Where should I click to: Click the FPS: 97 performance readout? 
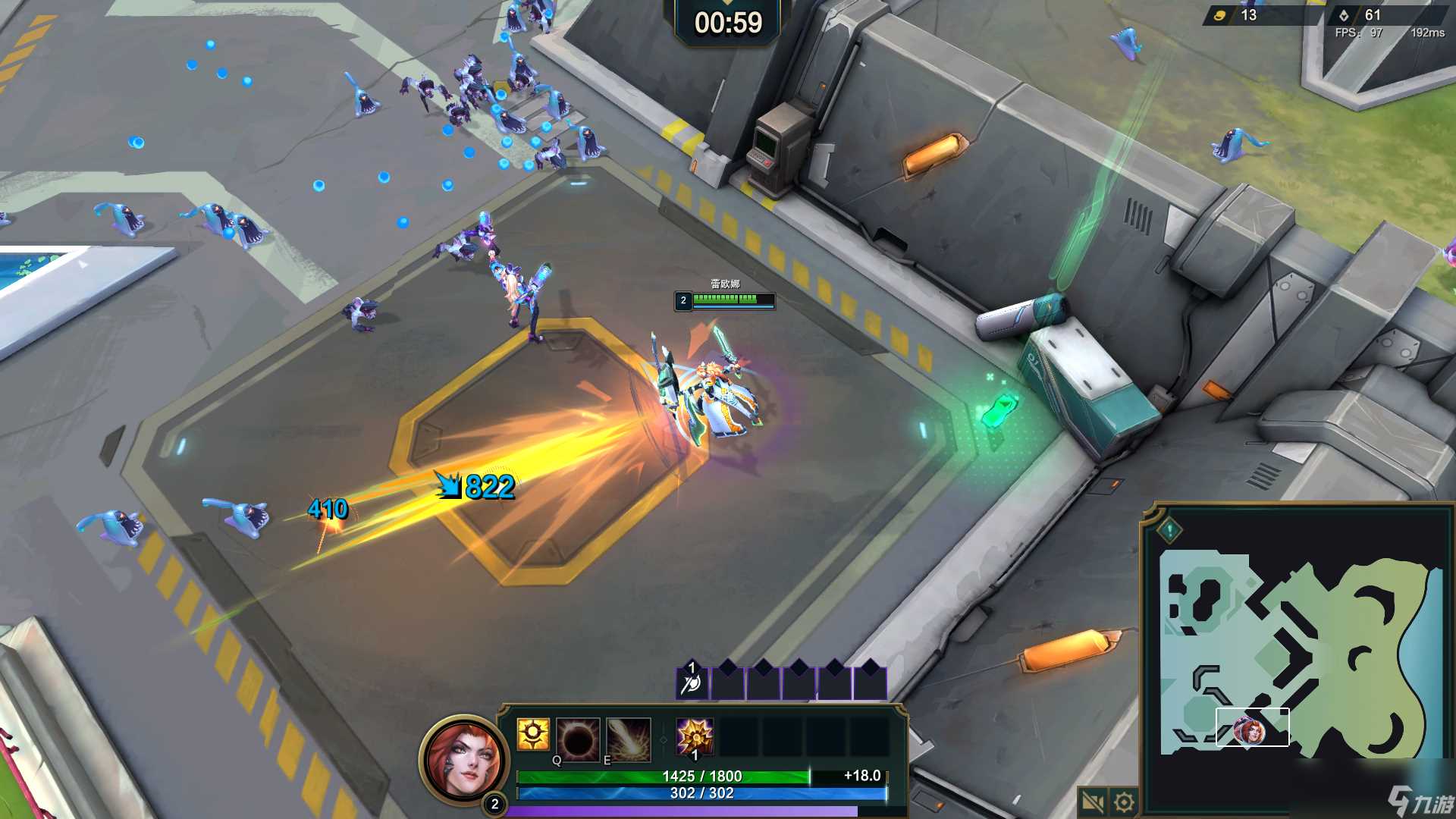(1357, 33)
